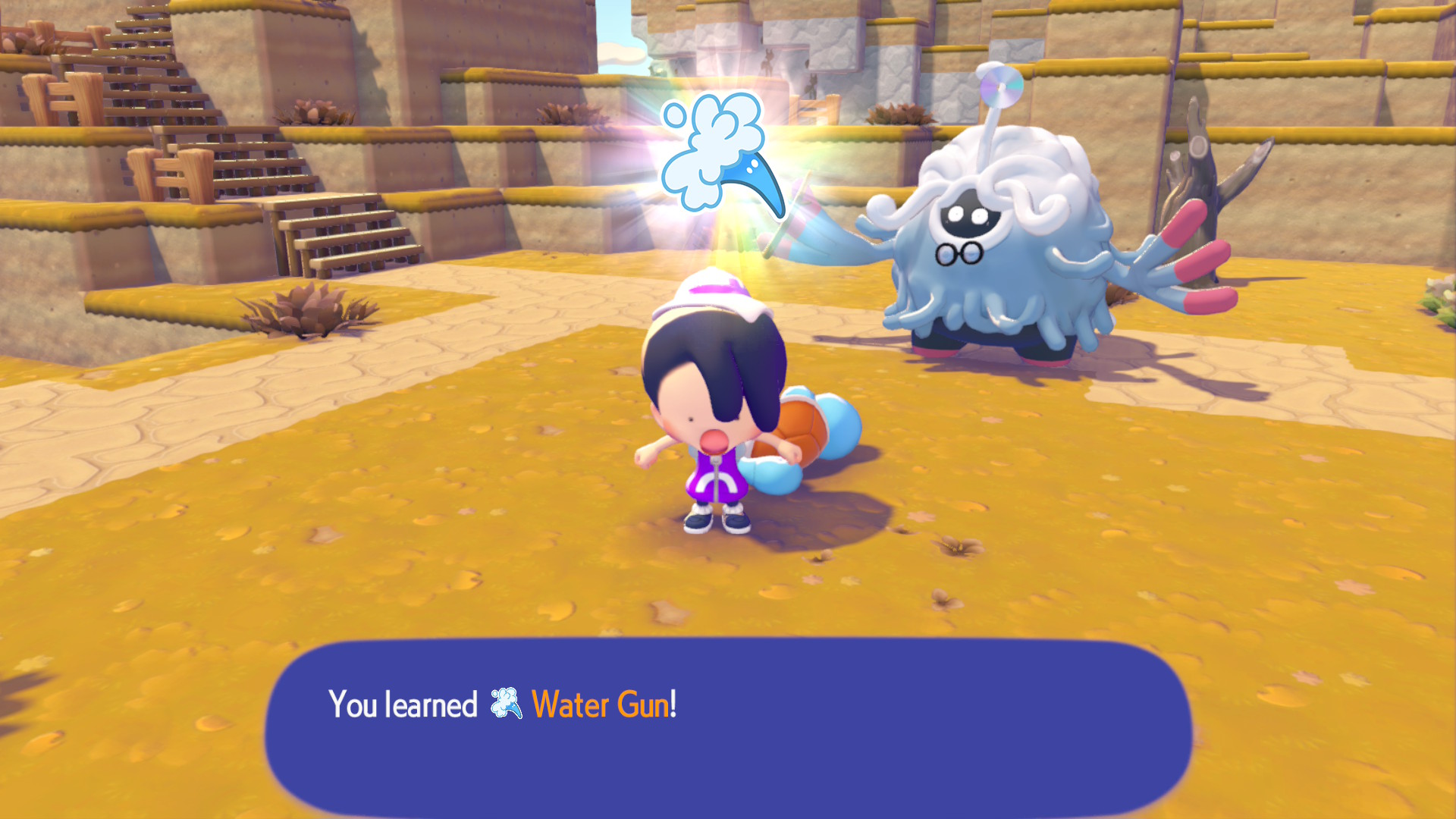Click the 'You learned' dialog message
Screen dimensions: 1456x819
402,707
